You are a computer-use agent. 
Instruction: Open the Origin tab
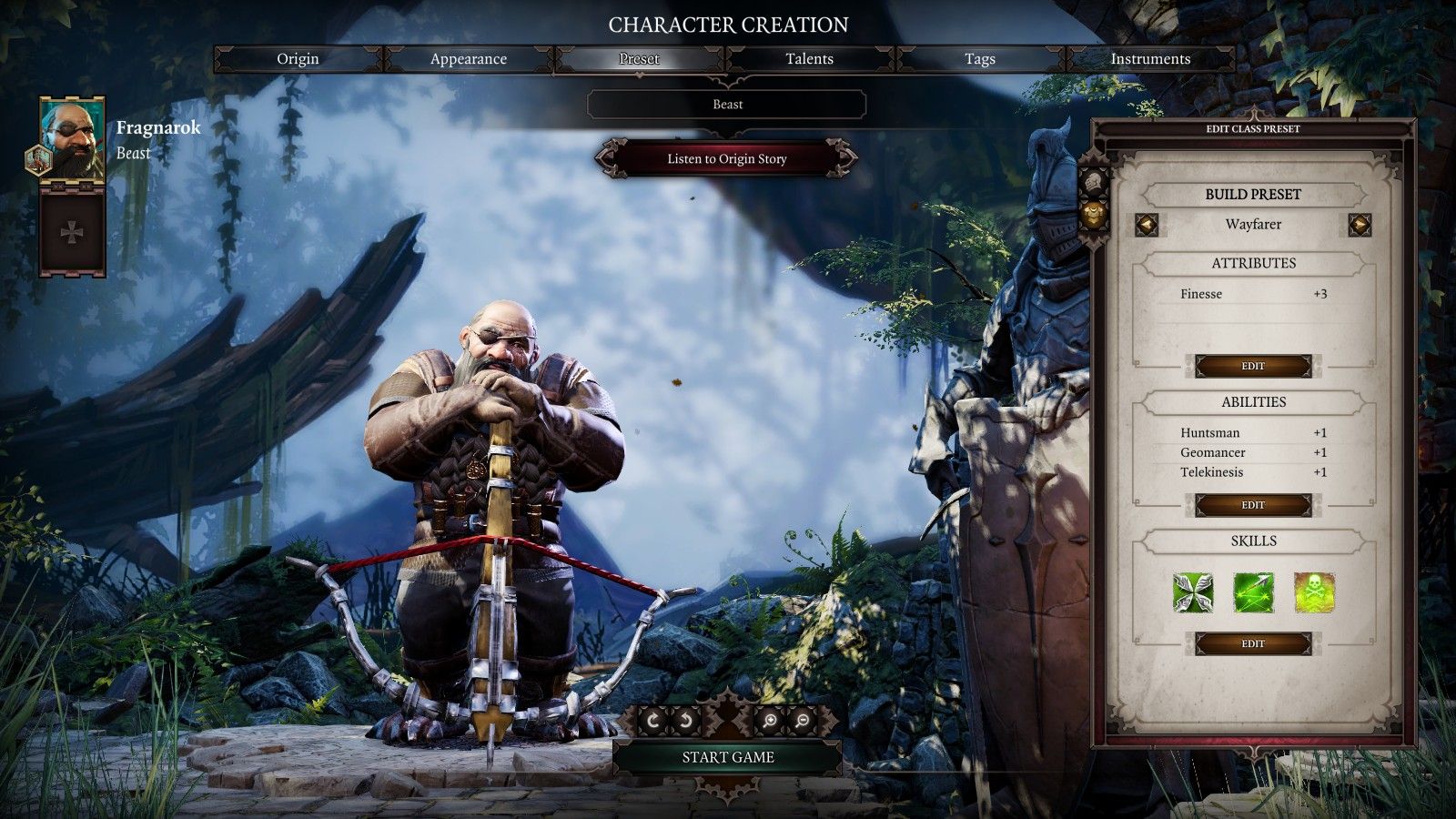(x=298, y=59)
